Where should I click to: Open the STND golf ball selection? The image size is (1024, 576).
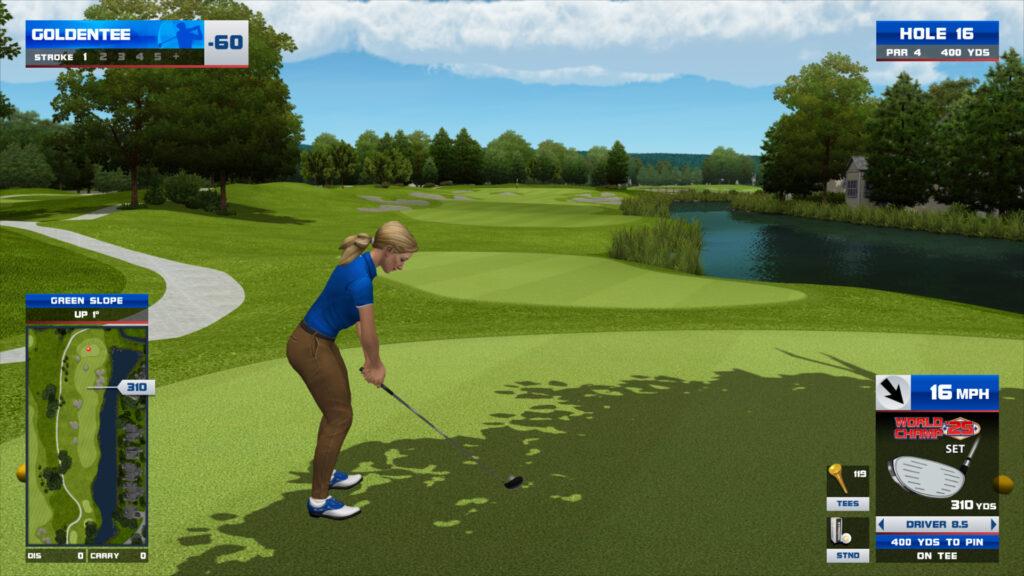coord(847,538)
